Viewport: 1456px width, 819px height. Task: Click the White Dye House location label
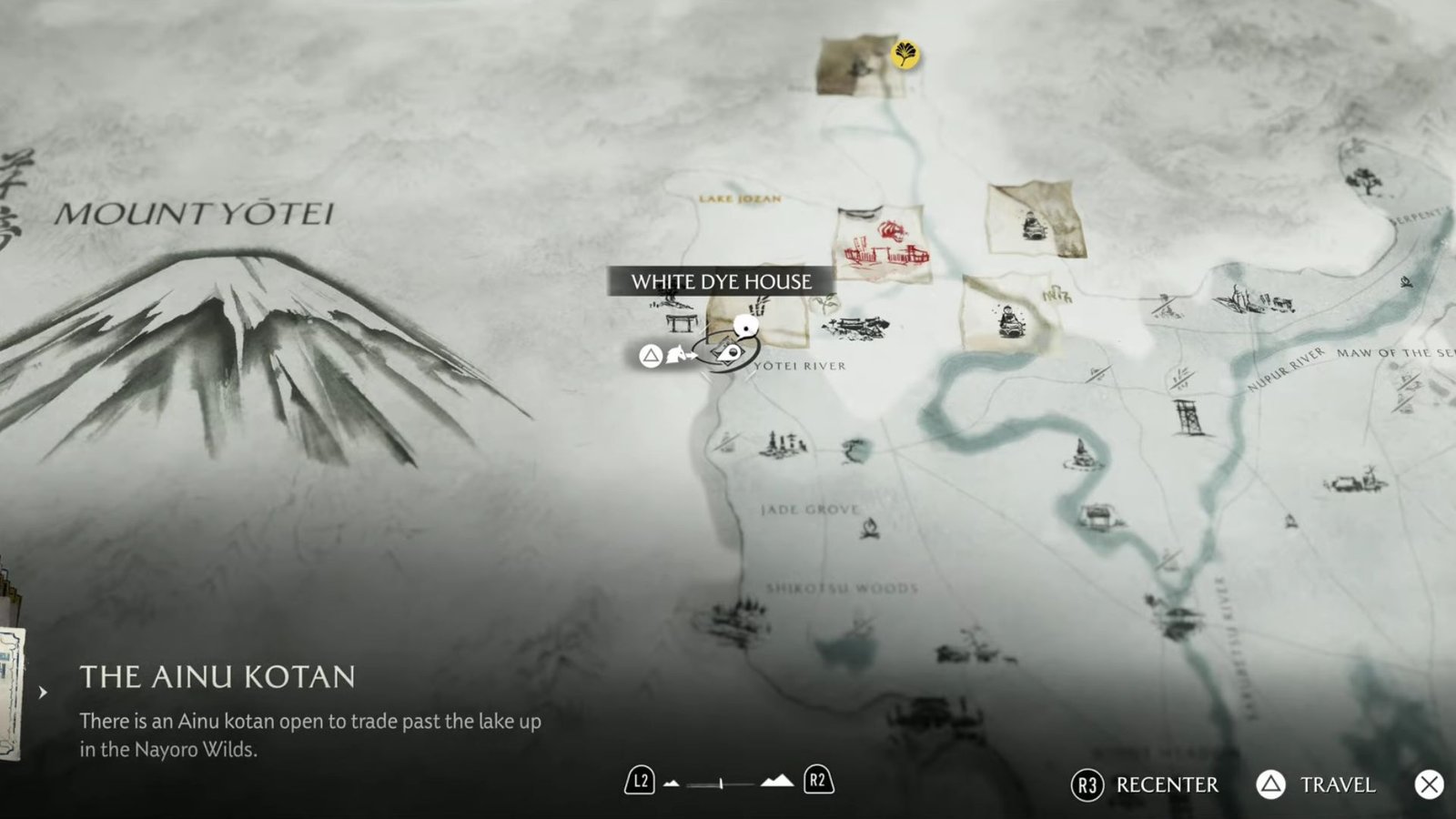(721, 281)
